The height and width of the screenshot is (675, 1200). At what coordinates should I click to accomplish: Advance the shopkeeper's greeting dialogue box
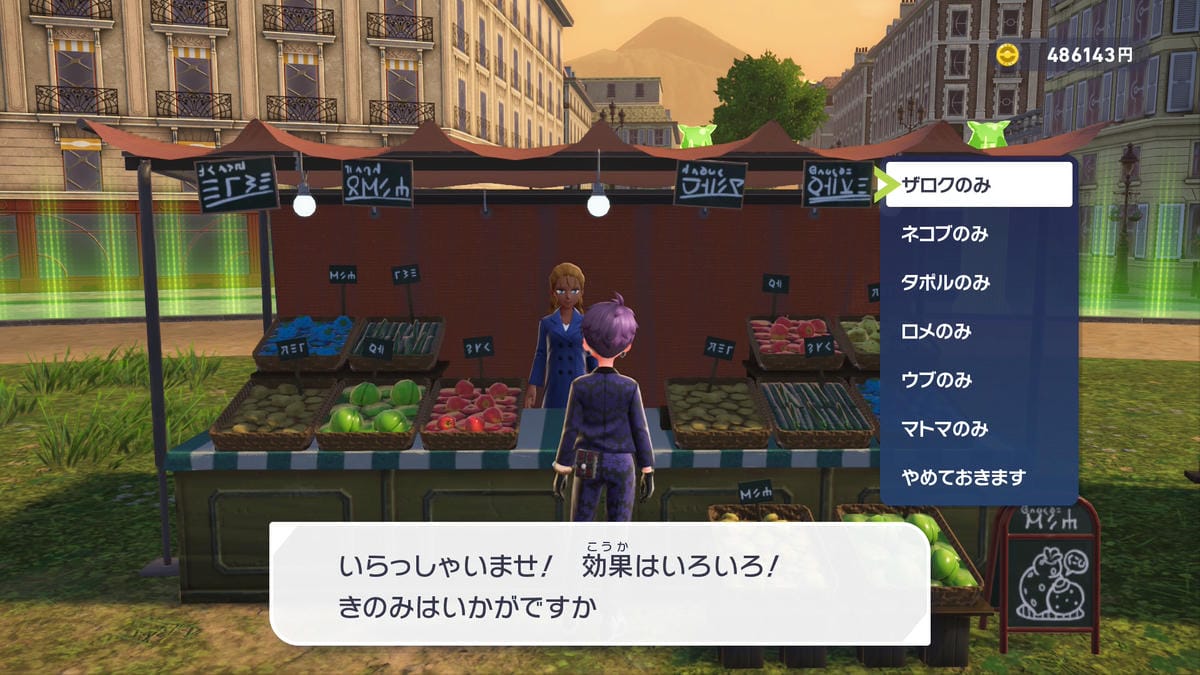point(600,583)
